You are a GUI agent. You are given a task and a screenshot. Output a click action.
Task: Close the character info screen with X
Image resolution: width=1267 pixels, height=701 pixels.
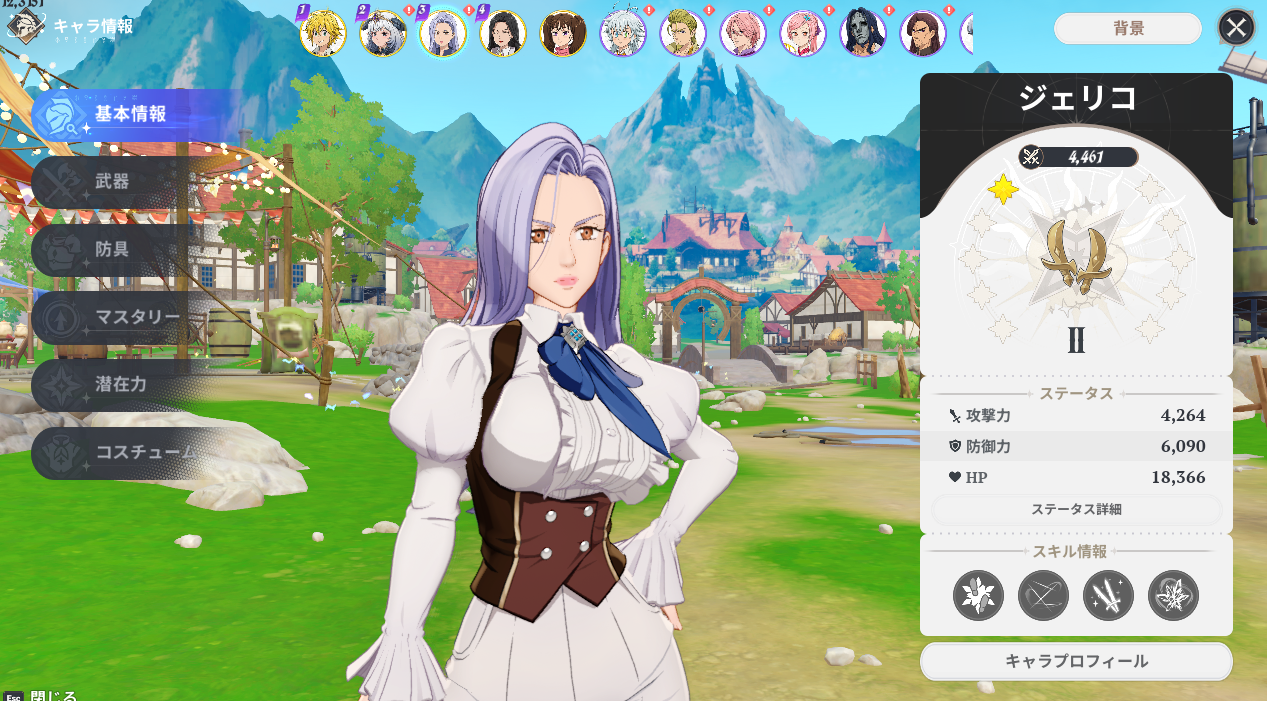click(1236, 28)
